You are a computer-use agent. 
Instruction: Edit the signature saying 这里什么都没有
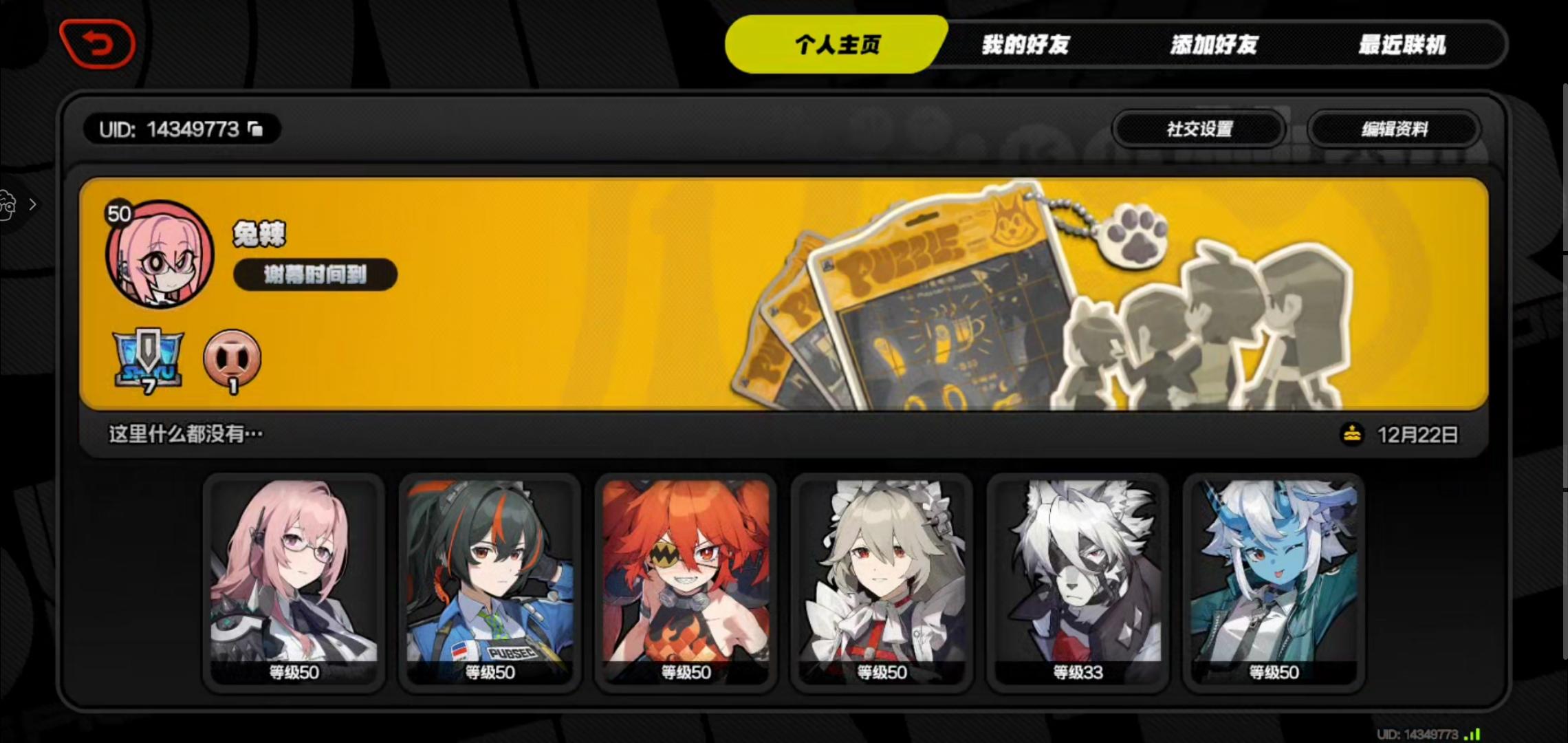(184, 434)
